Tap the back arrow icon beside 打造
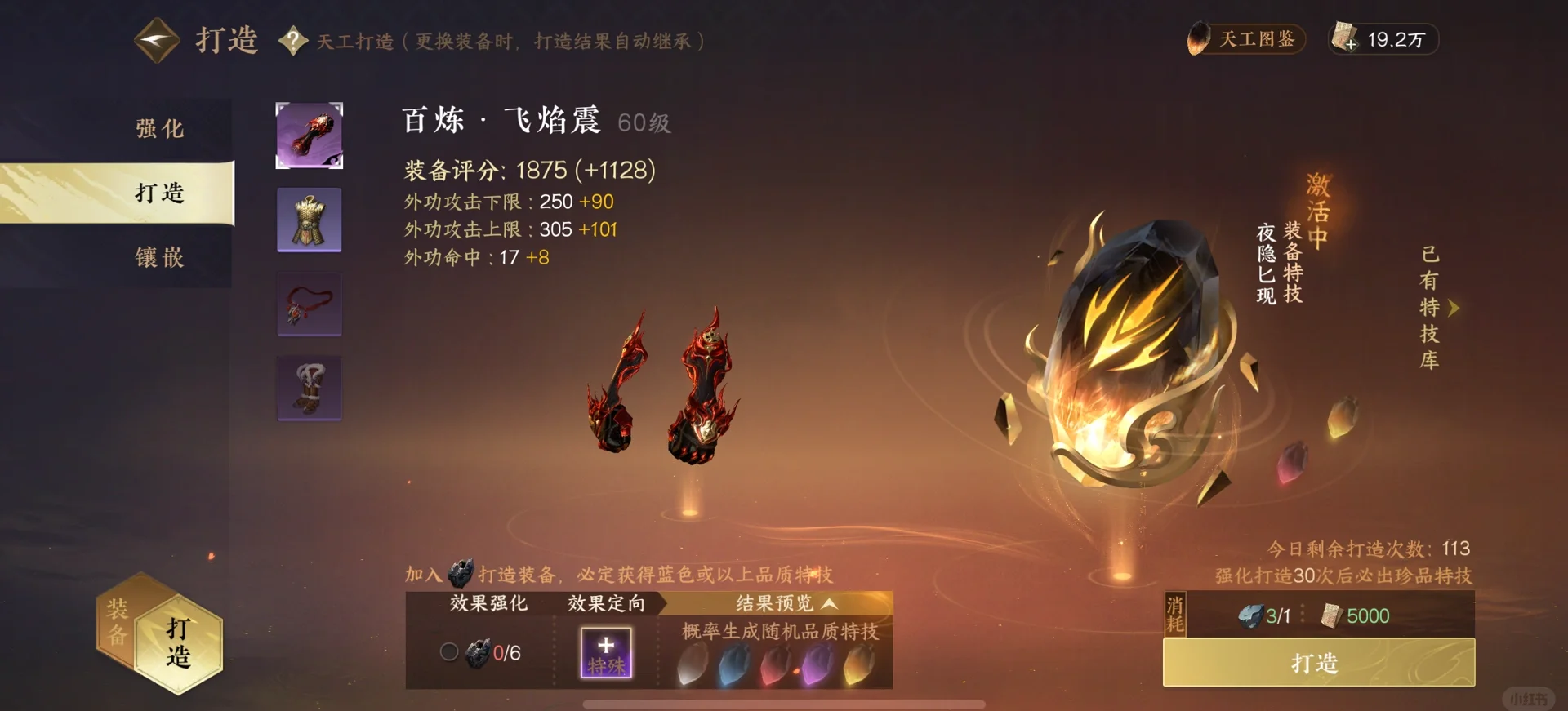Viewport: 1568px width, 711px height. [x=156, y=38]
